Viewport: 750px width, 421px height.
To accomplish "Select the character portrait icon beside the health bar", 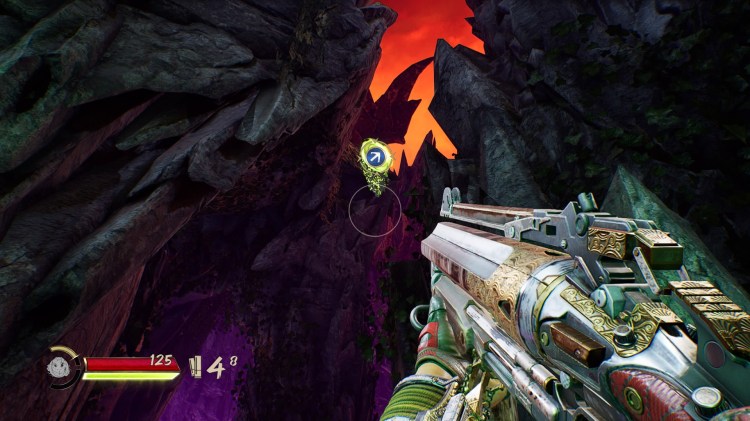I will 62,366.
